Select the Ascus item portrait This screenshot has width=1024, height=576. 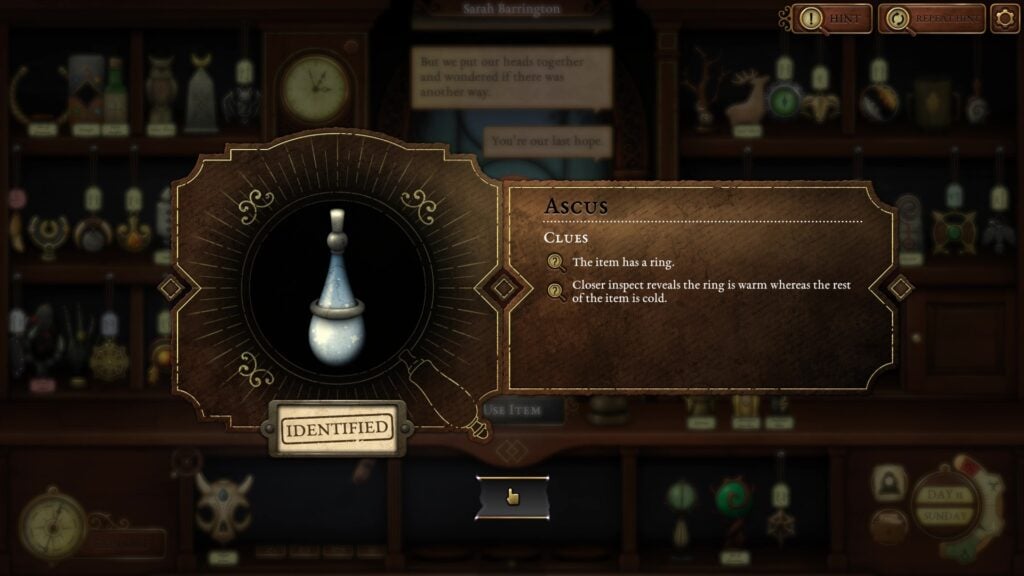tap(337, 290)
